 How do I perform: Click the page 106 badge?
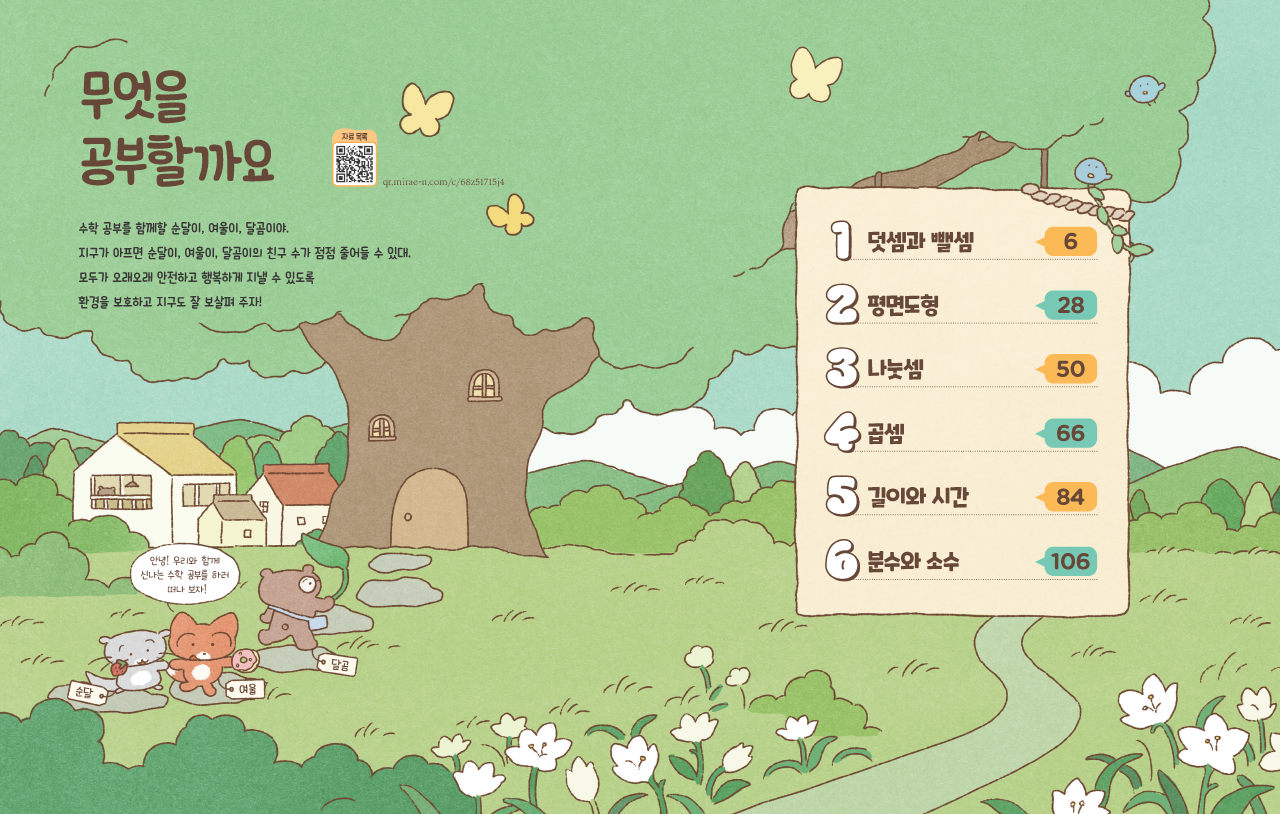pos(1070,562)
